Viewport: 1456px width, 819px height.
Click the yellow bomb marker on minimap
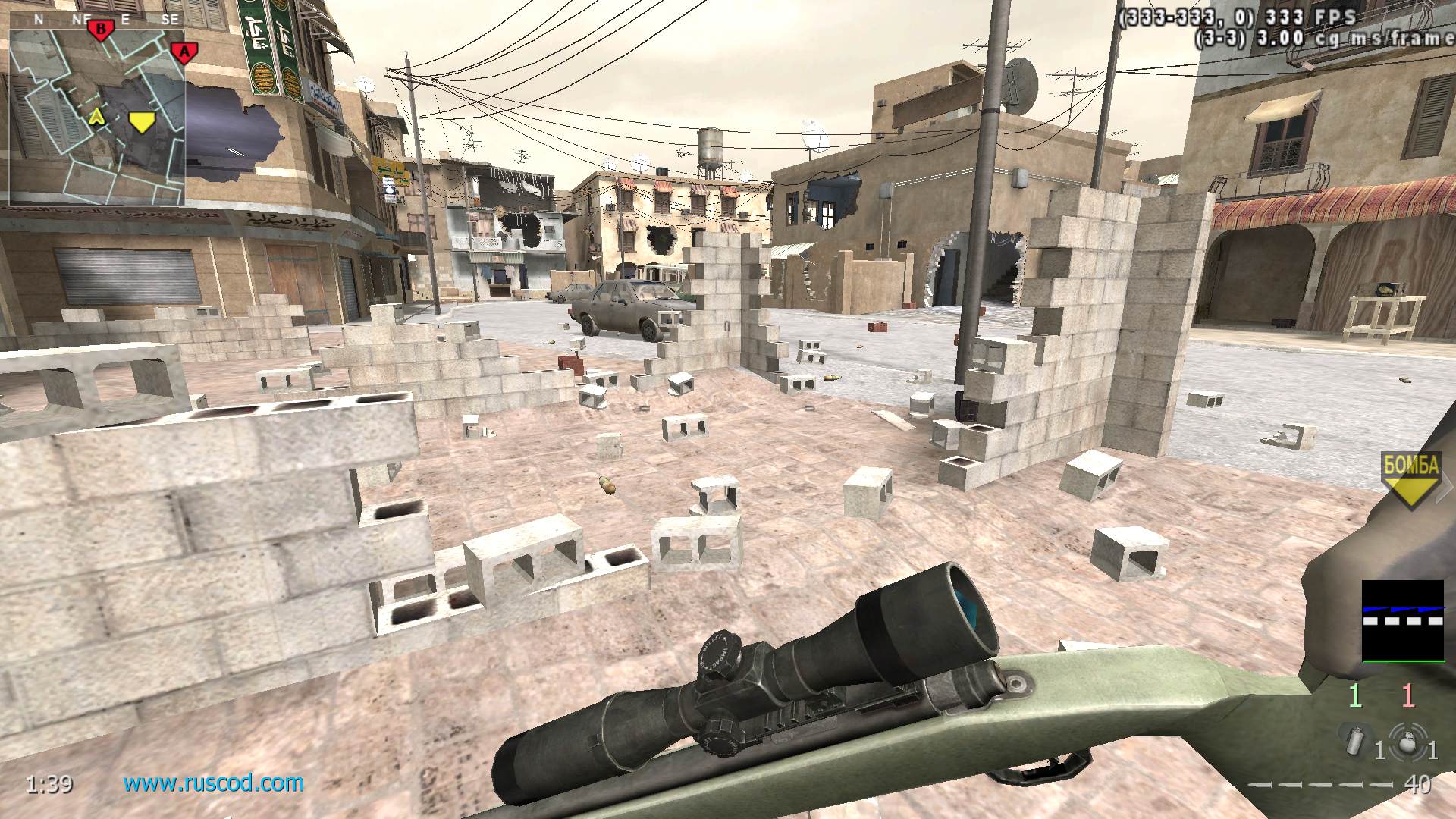(141, 121)
